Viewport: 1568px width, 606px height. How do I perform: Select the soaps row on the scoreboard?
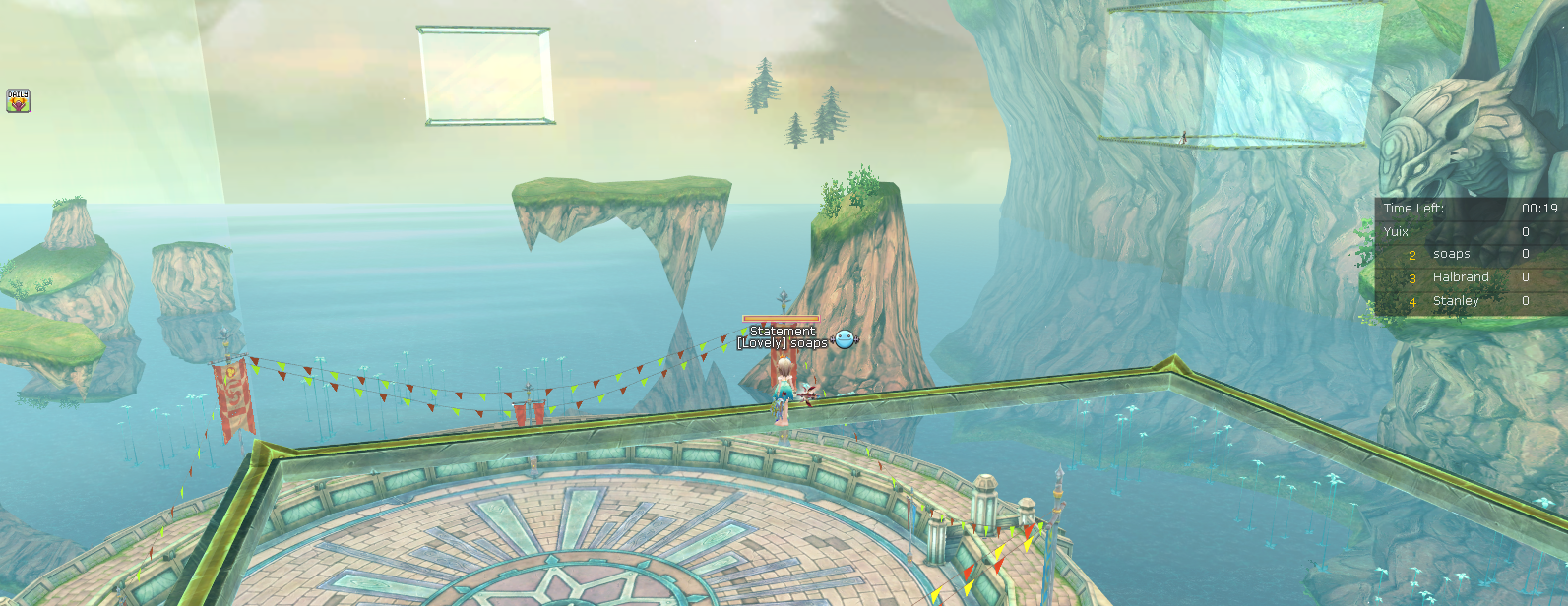coord(1451,254)
